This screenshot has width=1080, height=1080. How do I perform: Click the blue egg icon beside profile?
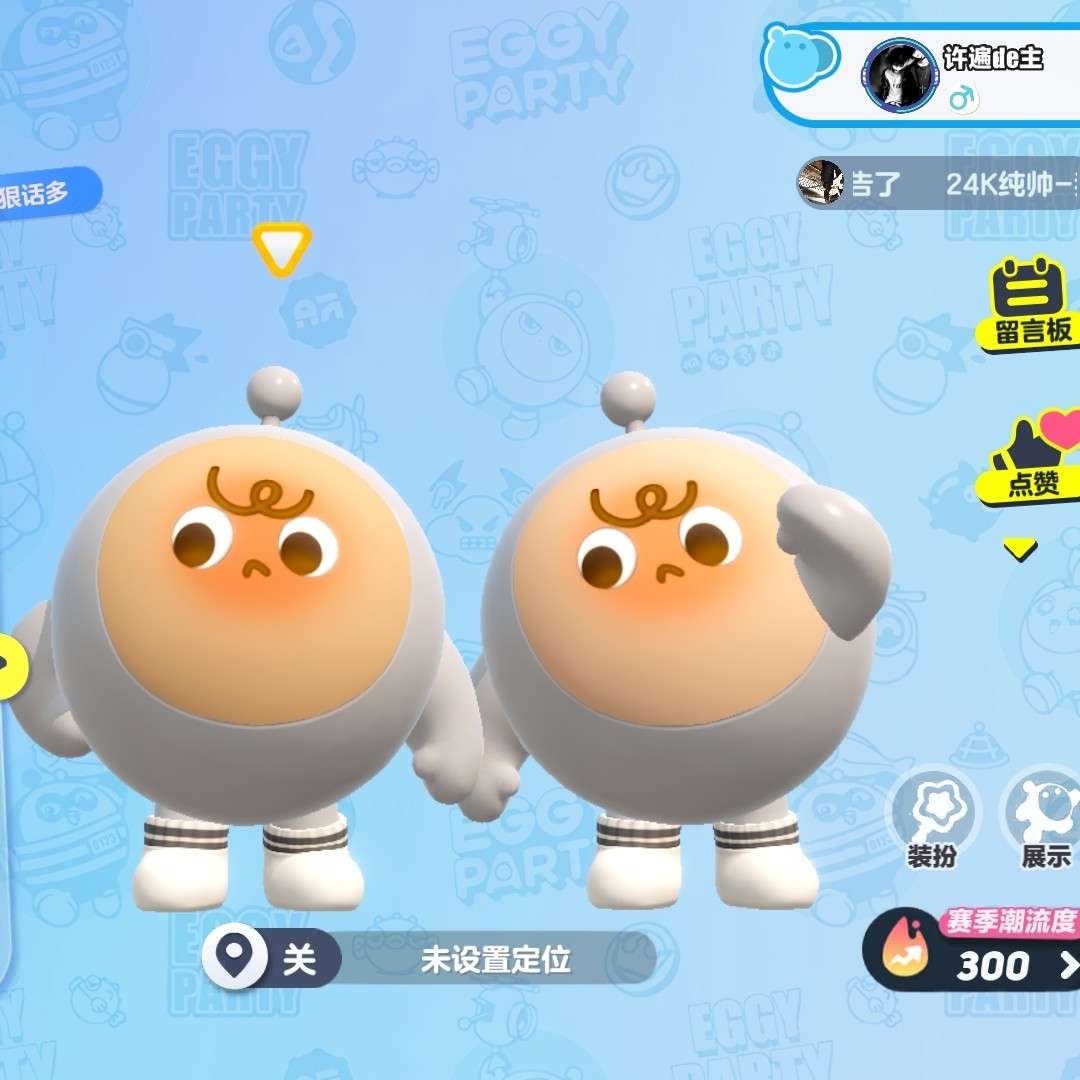click(x=800, y=55)
